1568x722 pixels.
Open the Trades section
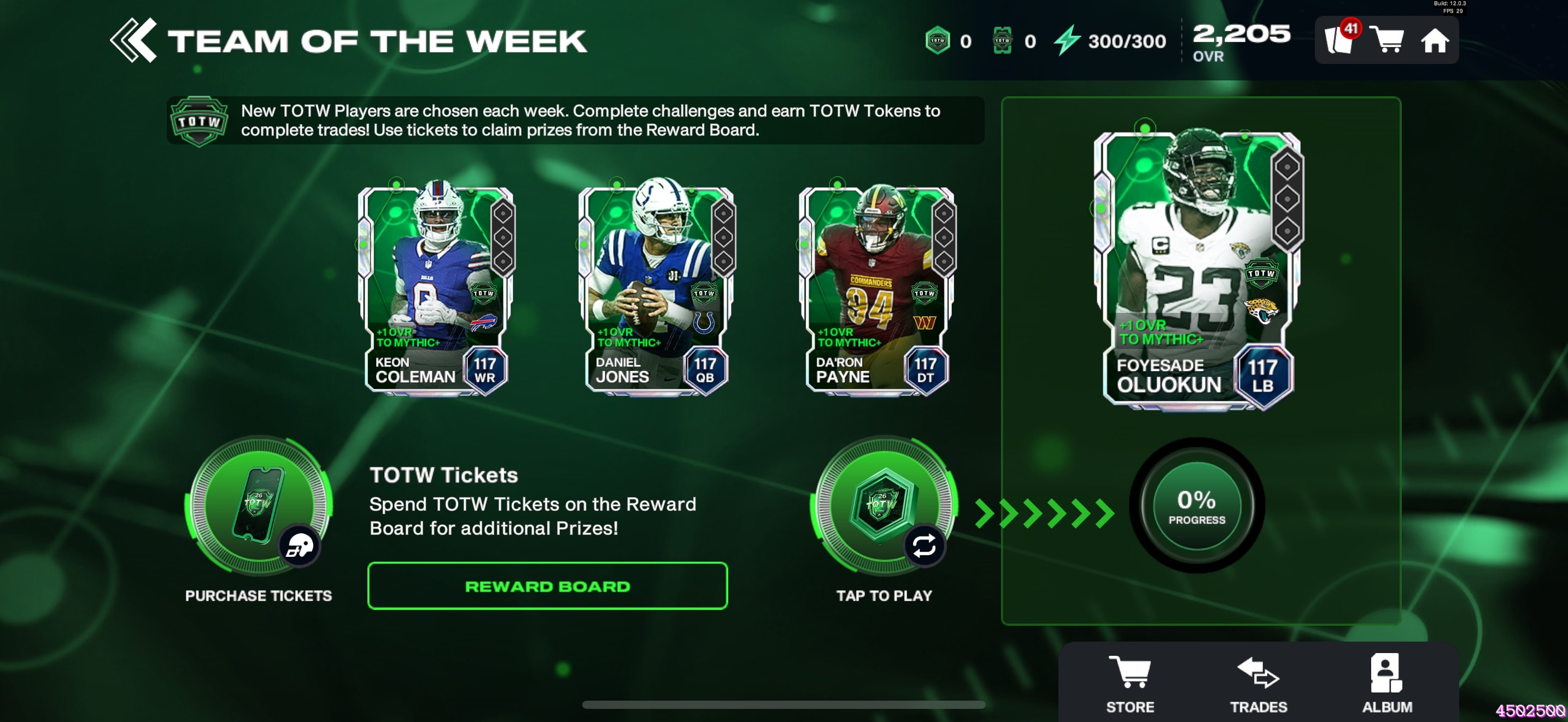1258,684
